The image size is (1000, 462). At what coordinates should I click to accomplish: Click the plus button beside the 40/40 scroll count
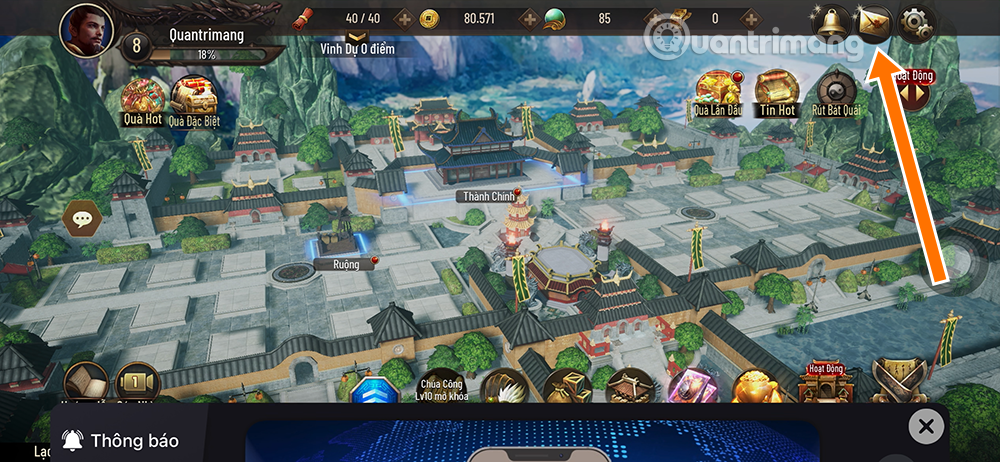(403, 18)
